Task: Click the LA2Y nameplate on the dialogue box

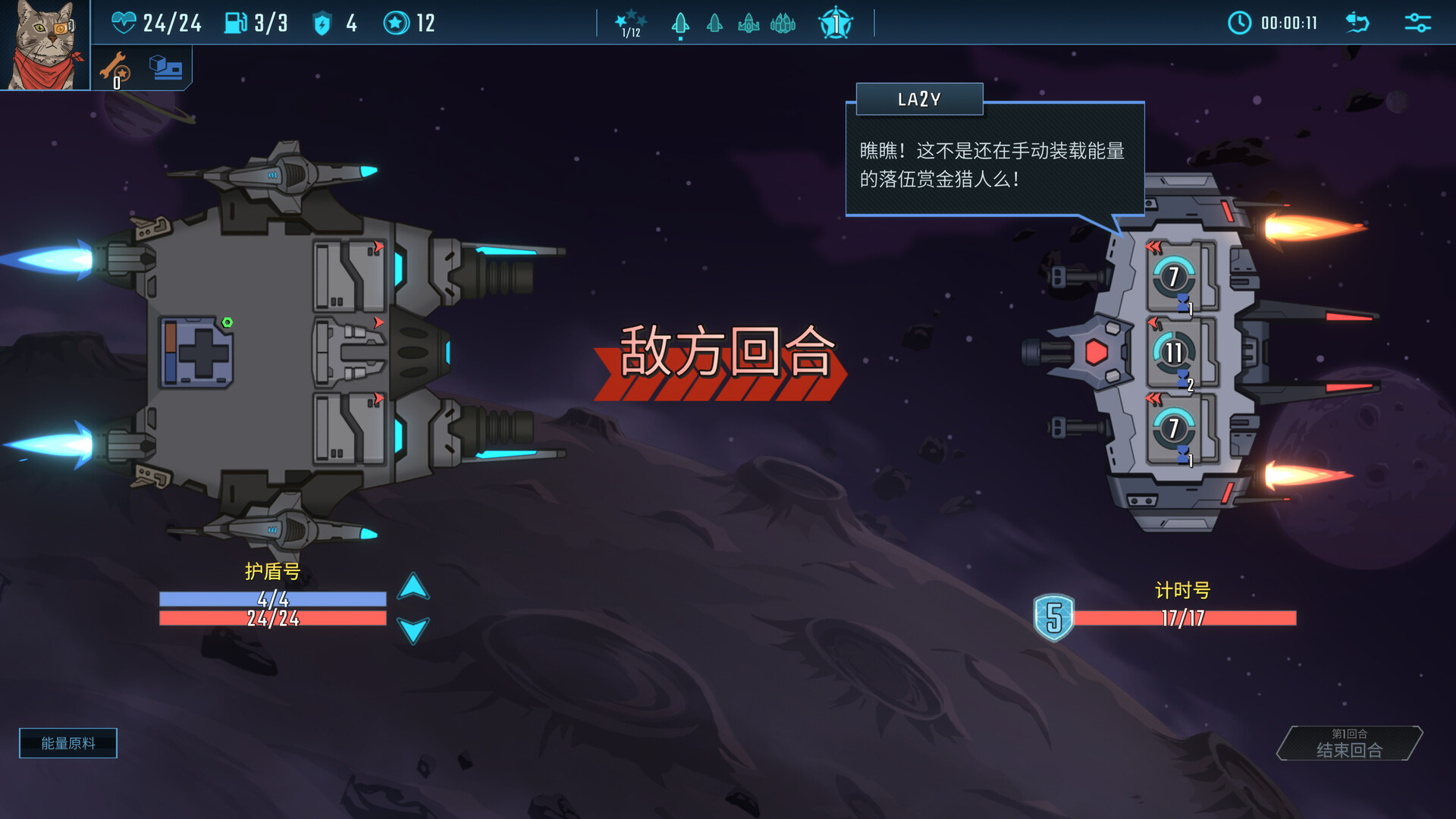Action: (918, 99)
